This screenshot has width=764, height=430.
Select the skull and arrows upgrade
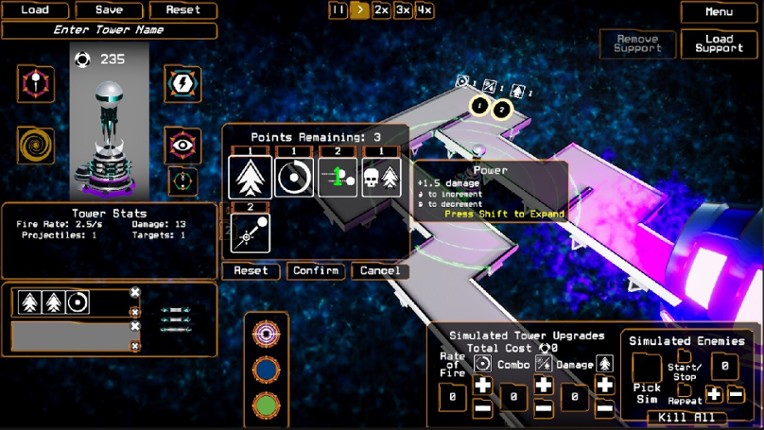pos(381,178)
